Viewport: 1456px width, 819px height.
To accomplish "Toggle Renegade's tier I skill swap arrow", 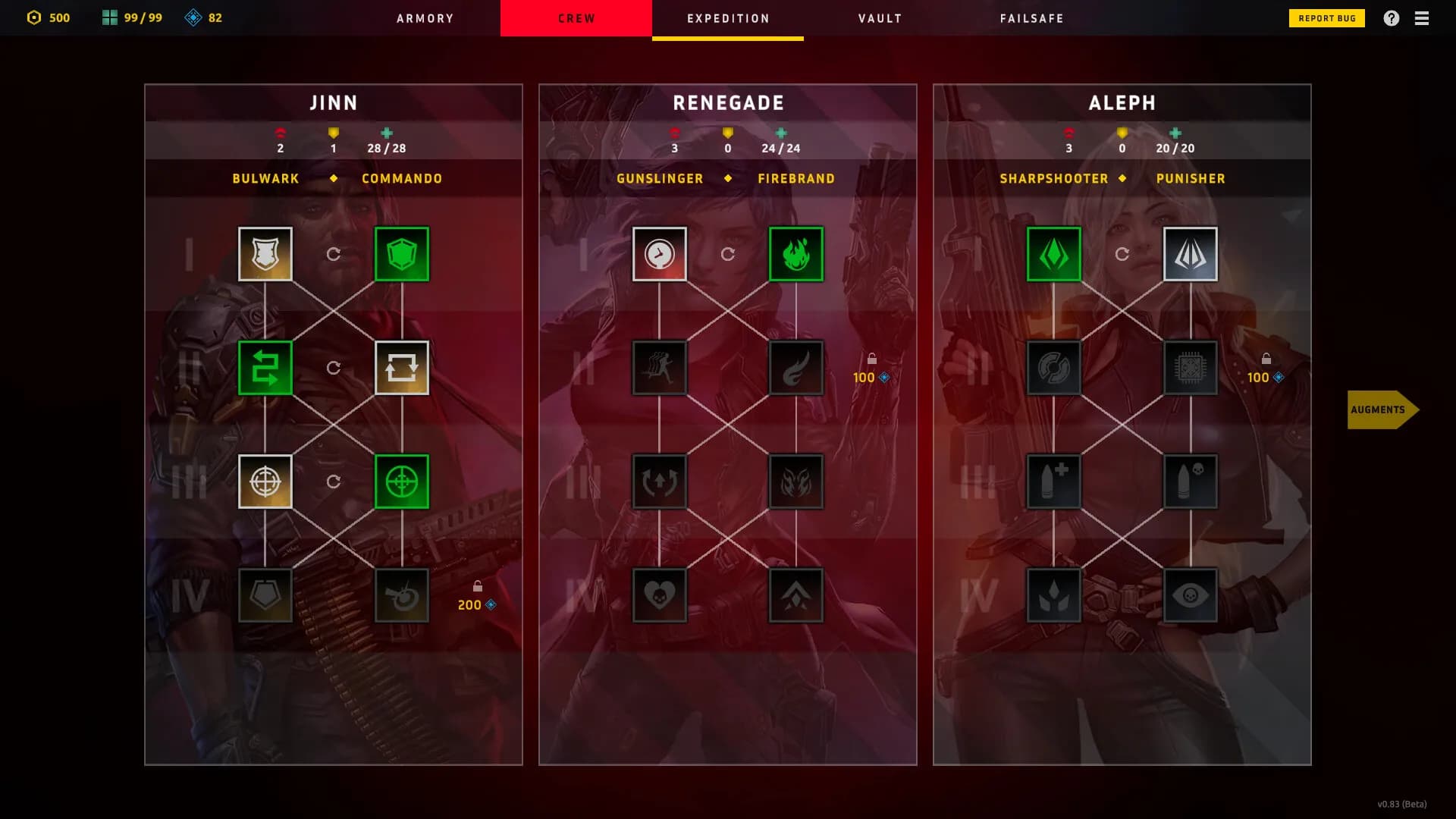I will [x=729, y=254].
